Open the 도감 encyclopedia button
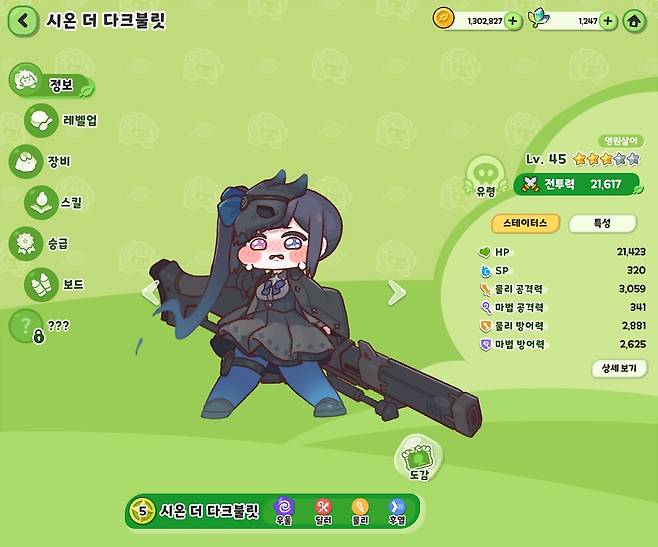658x547 pixels. coord(417,459)
